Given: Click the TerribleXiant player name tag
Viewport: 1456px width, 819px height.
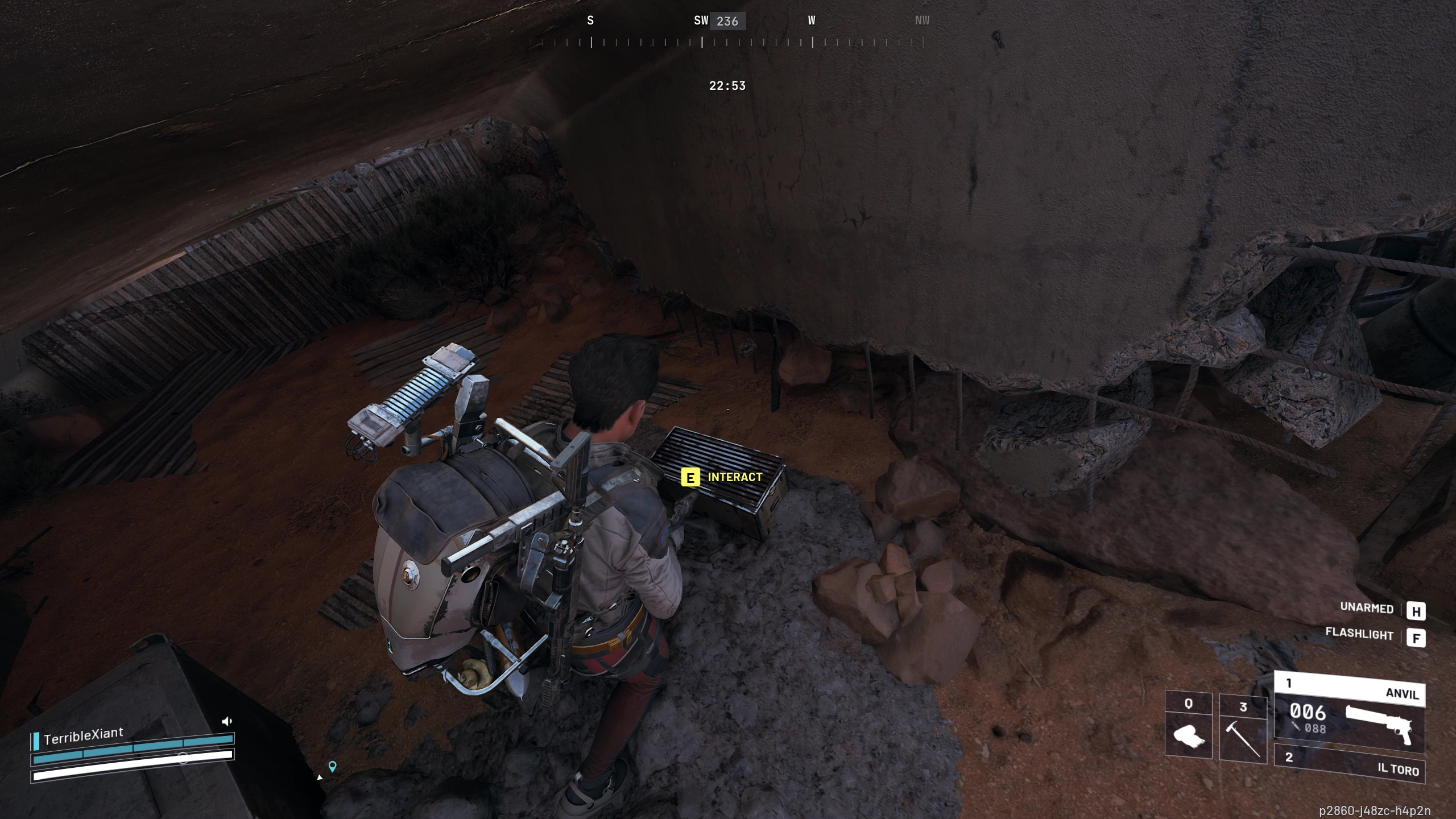Looking at the screenshot, I should pos(83,737).
